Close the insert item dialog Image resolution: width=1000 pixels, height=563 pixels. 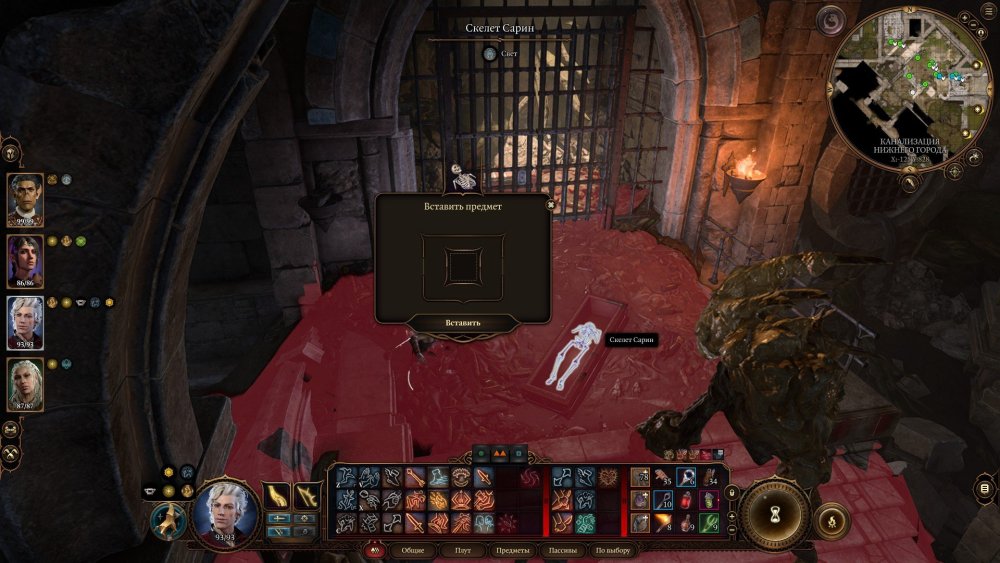click(x=549, y=204)
